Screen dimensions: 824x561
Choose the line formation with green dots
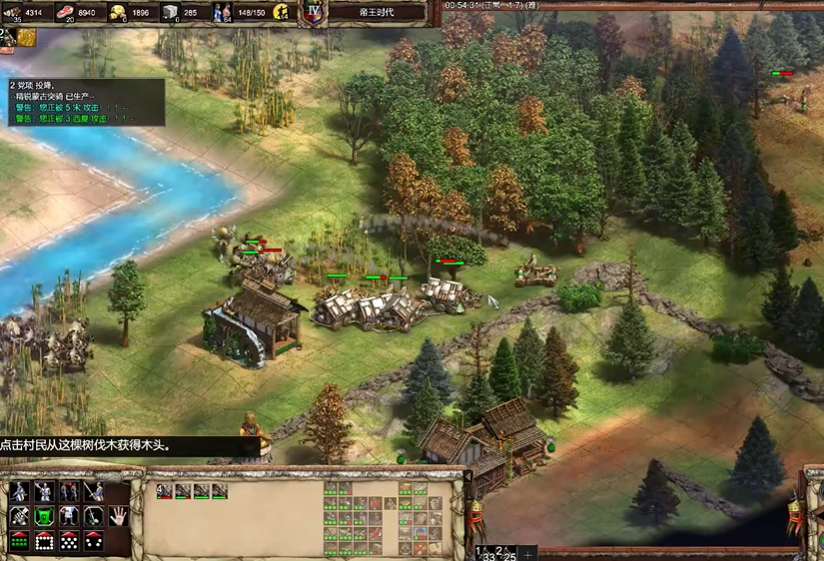19,541
